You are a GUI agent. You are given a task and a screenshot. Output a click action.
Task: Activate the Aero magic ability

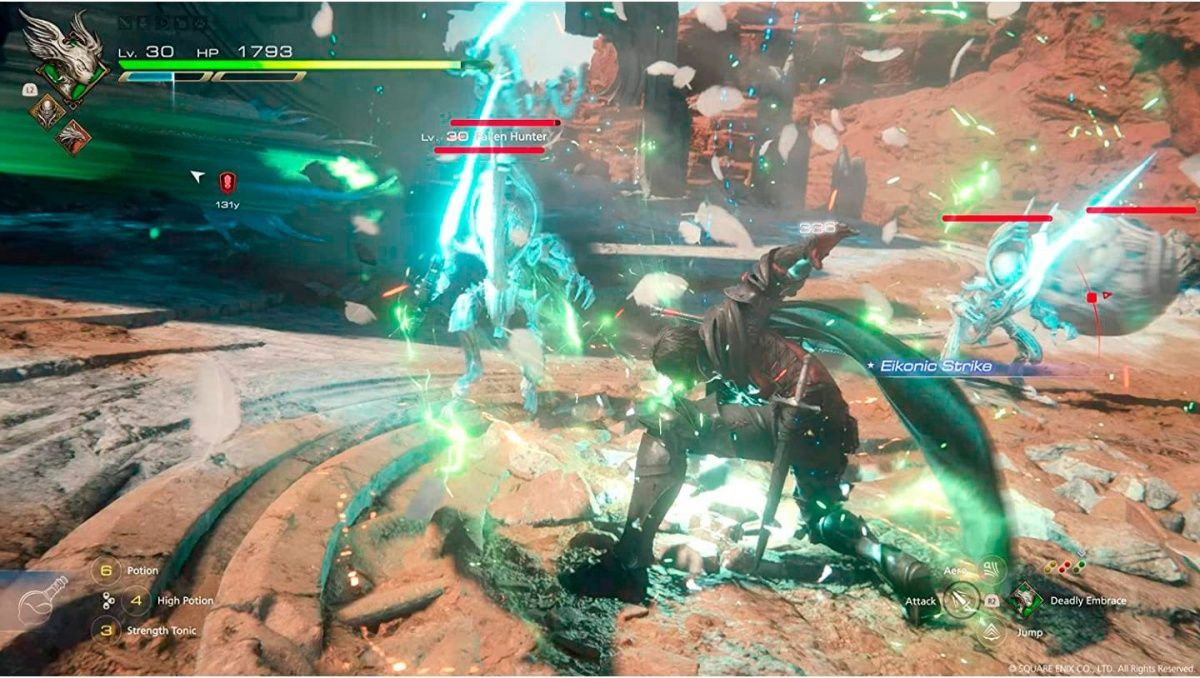(991, 570)
